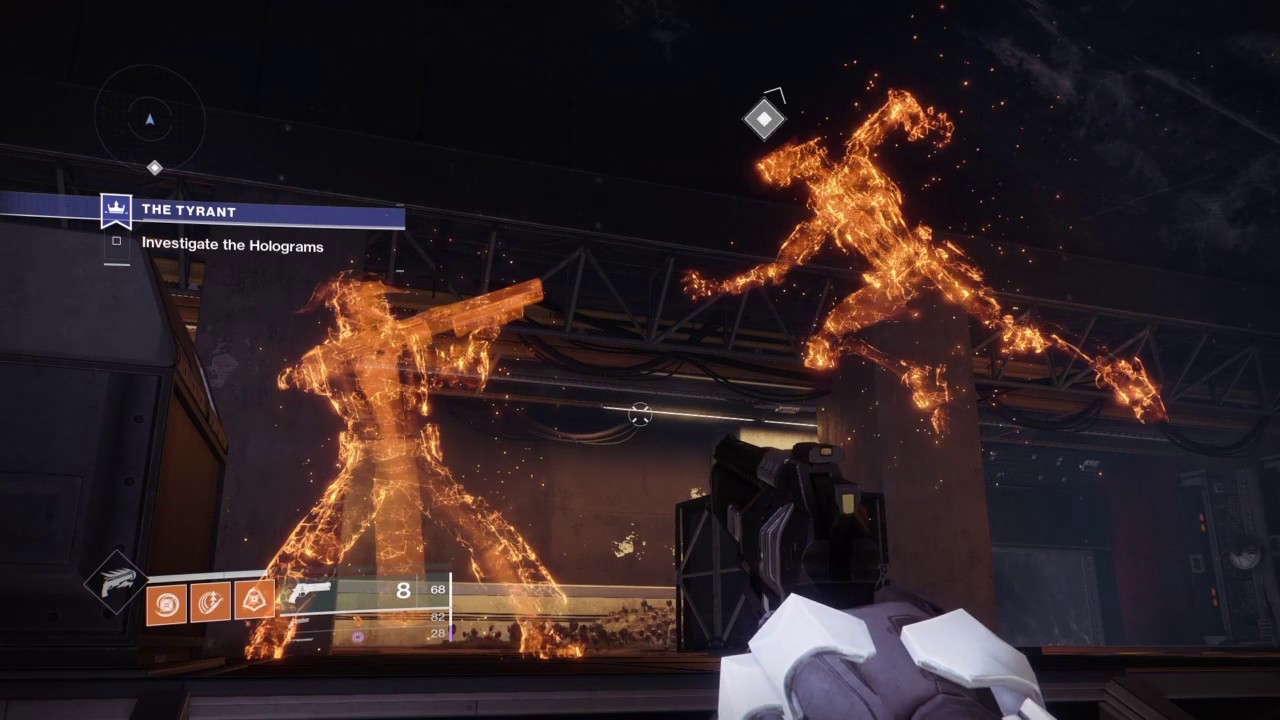Select The Tyrant quest banner
The width and height of the screenshot is (1280, 720).
(x=250, y=211)
